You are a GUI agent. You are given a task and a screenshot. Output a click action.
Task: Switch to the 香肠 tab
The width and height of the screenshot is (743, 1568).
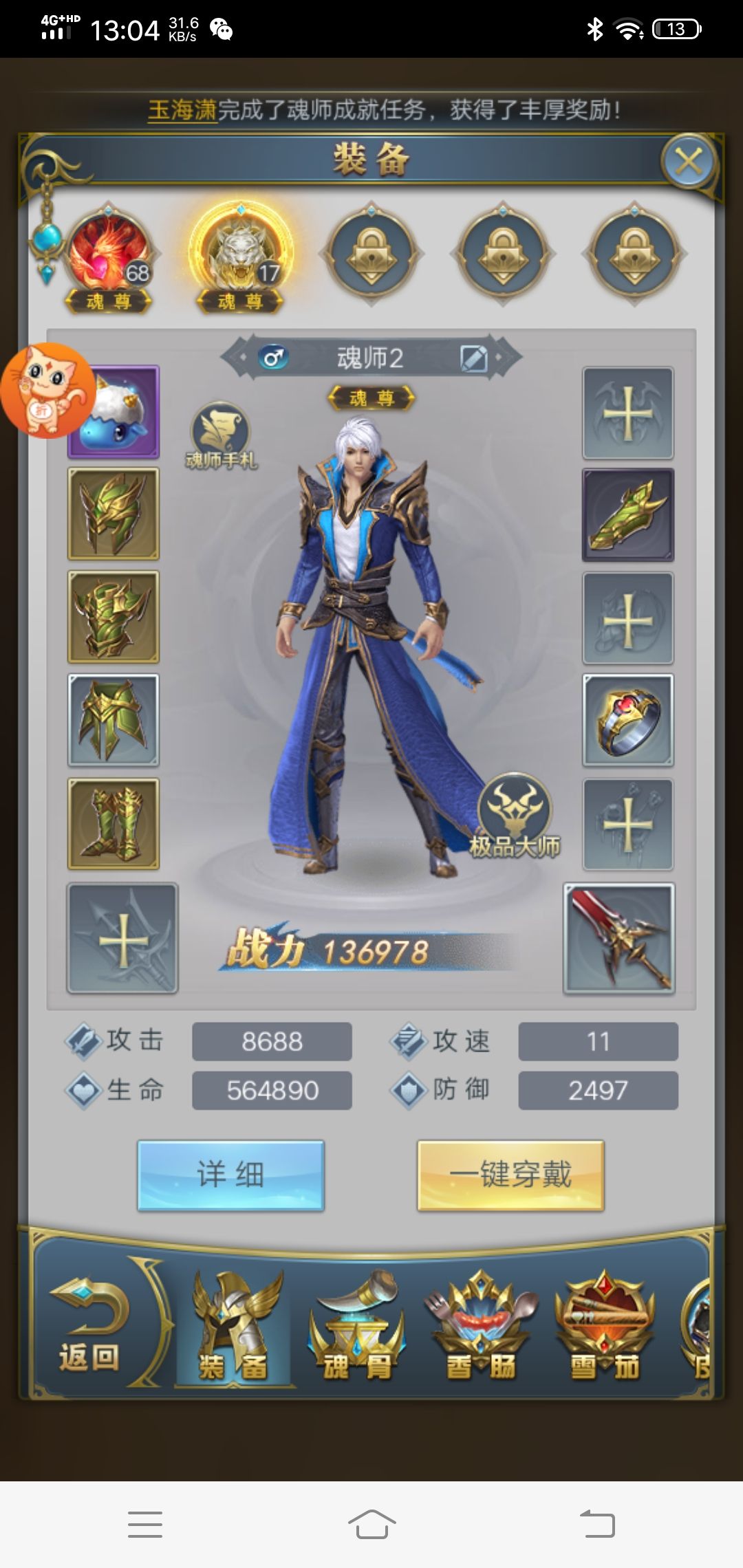coord(480,1327)
